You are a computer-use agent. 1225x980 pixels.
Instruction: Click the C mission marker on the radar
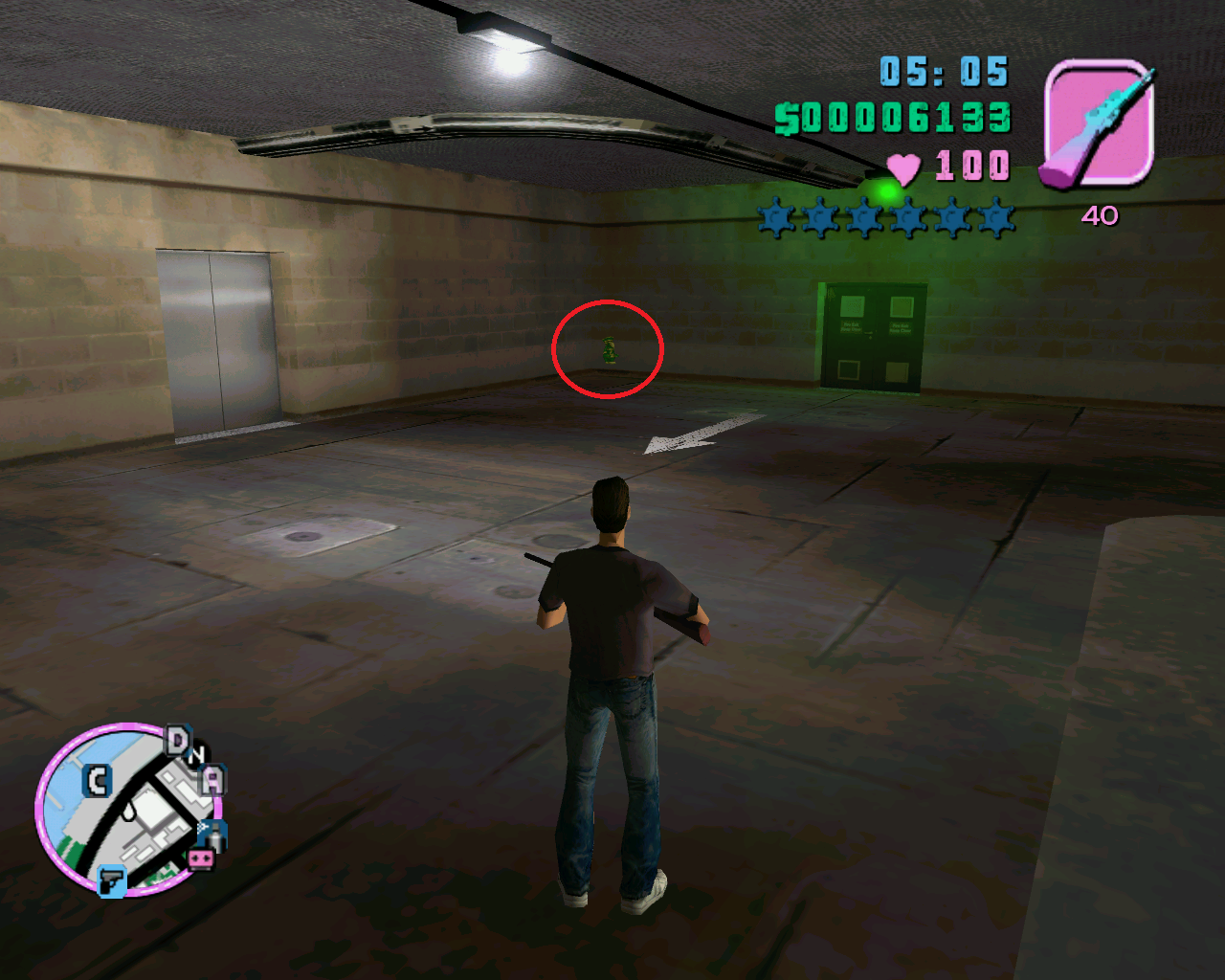97,782
